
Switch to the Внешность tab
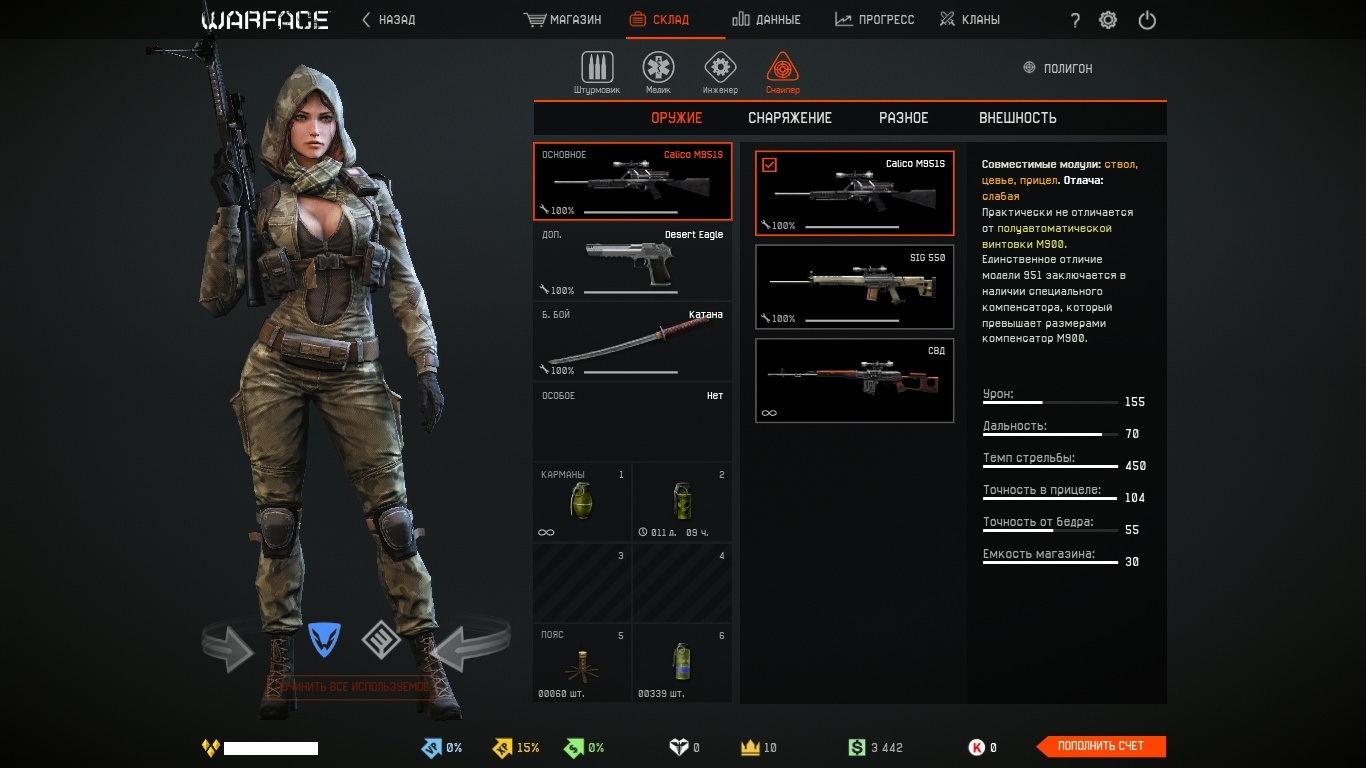(1017, 118)
